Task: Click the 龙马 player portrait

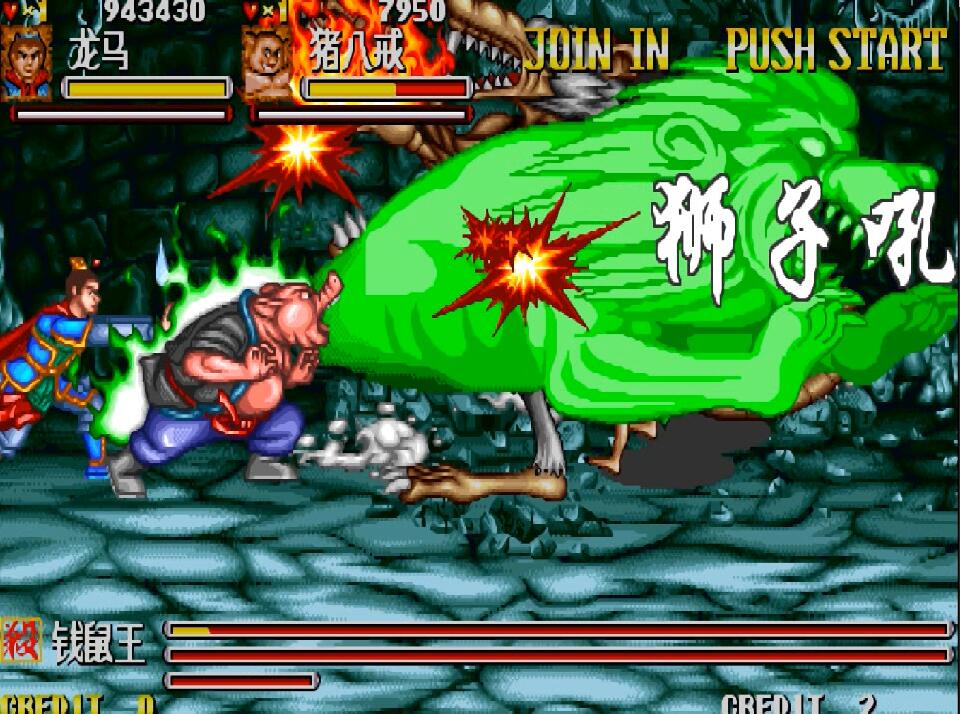Action: coord(28,62)
